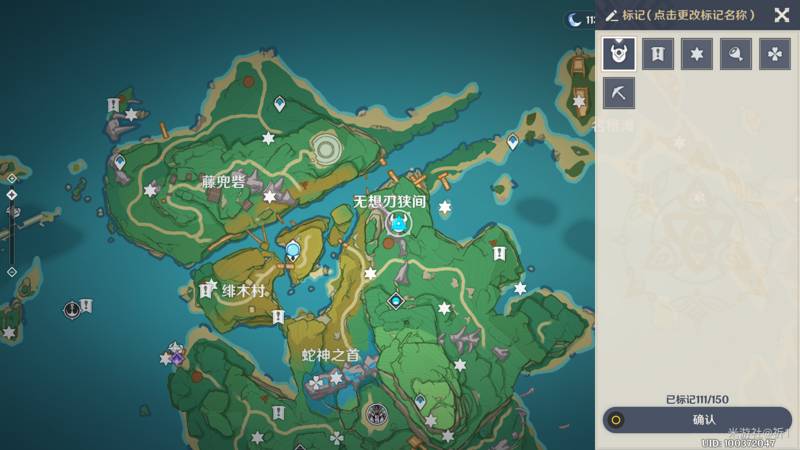Close the marker panel with the X
The image size is (800, 450).
pyautogui.click(x=781, y=15)
